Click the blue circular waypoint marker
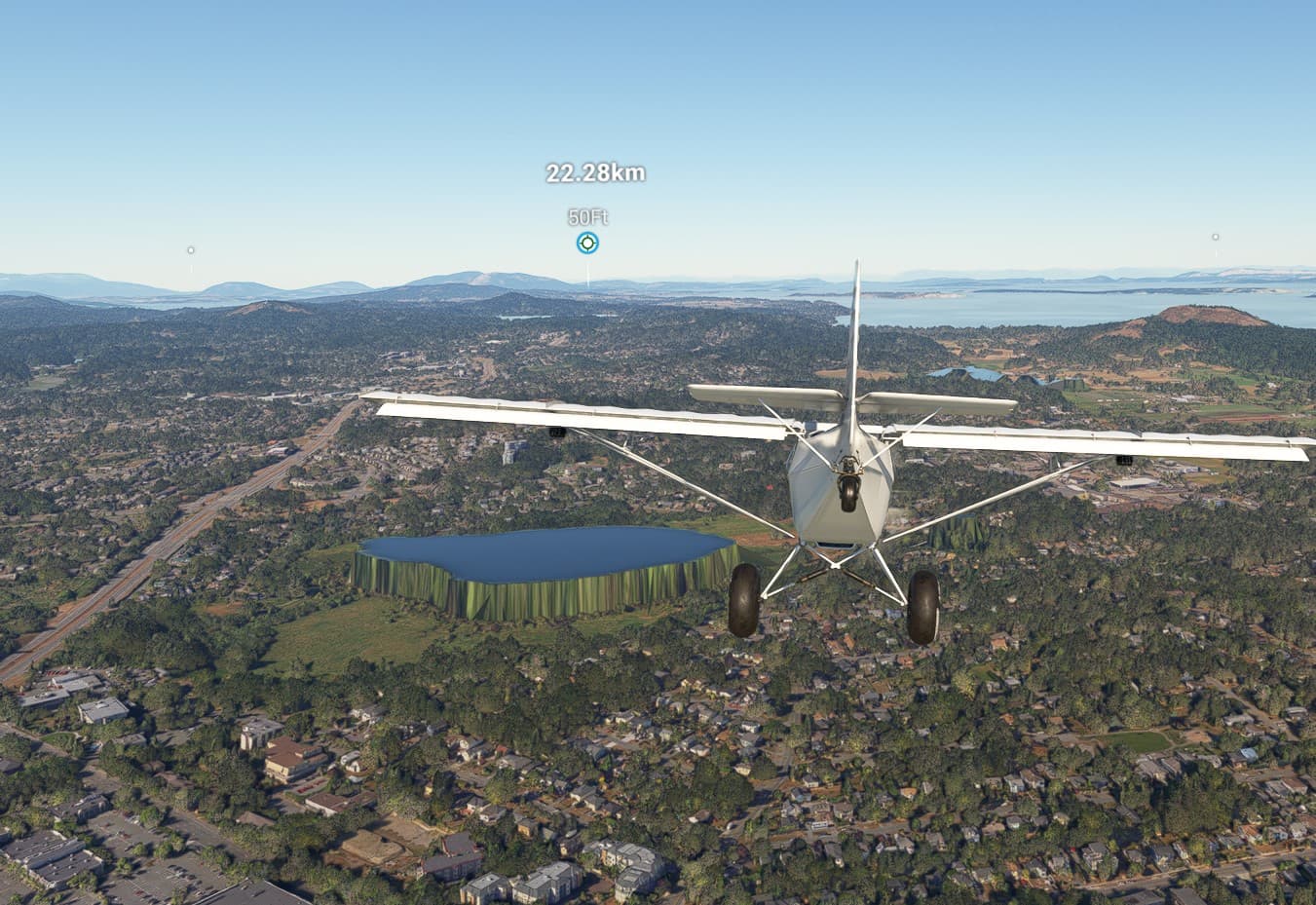Image resolution: width=1316 pixels, height=905 pixels. 587,243
